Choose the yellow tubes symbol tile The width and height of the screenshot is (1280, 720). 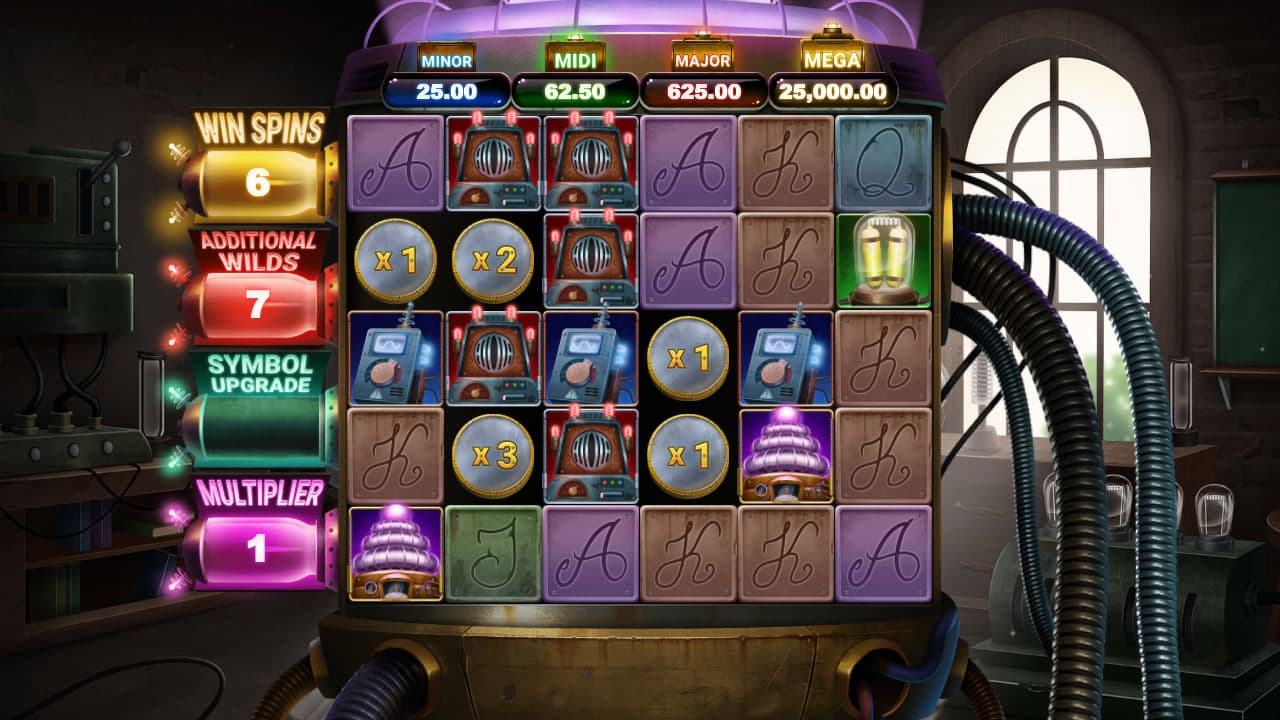pyautogui.click(x=884, y=260)
